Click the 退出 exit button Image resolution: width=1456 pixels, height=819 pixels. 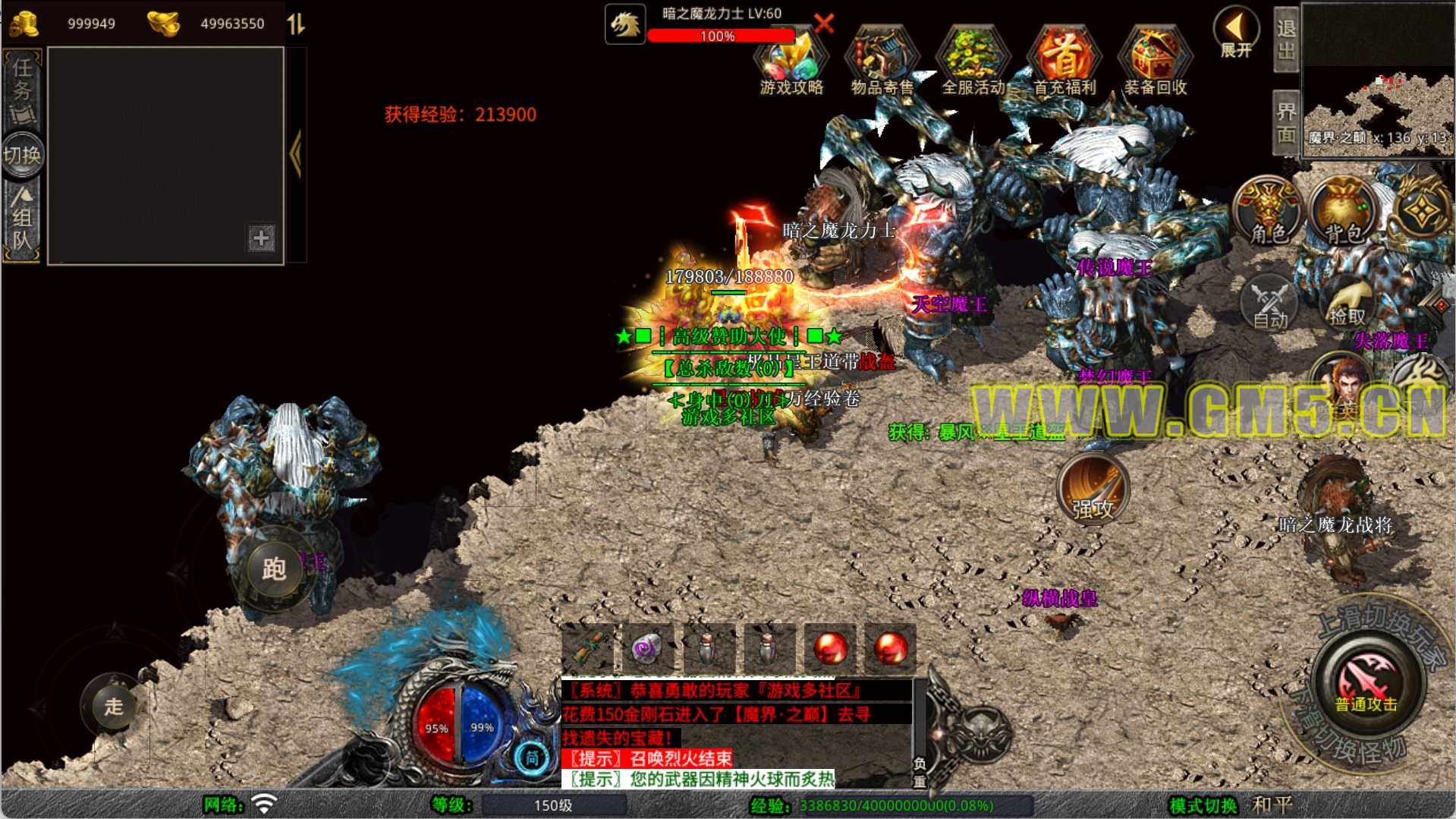point(1286,39)
